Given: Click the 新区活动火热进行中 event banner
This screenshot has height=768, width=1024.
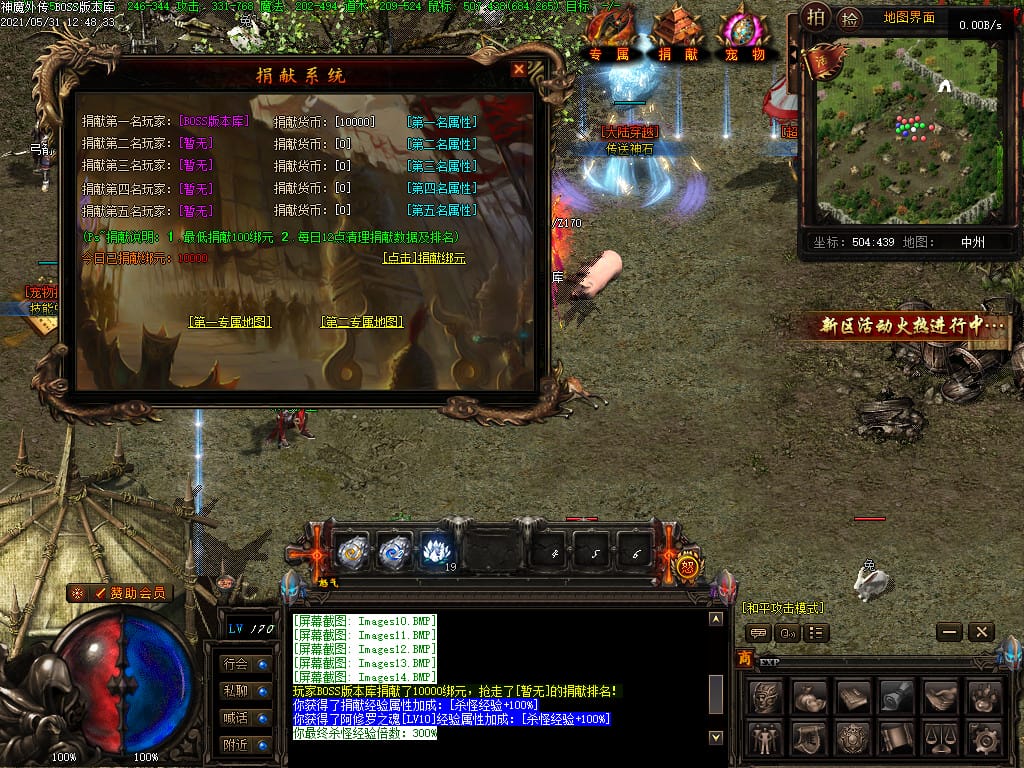Looking at the screenshot, I should coord(912,326).
